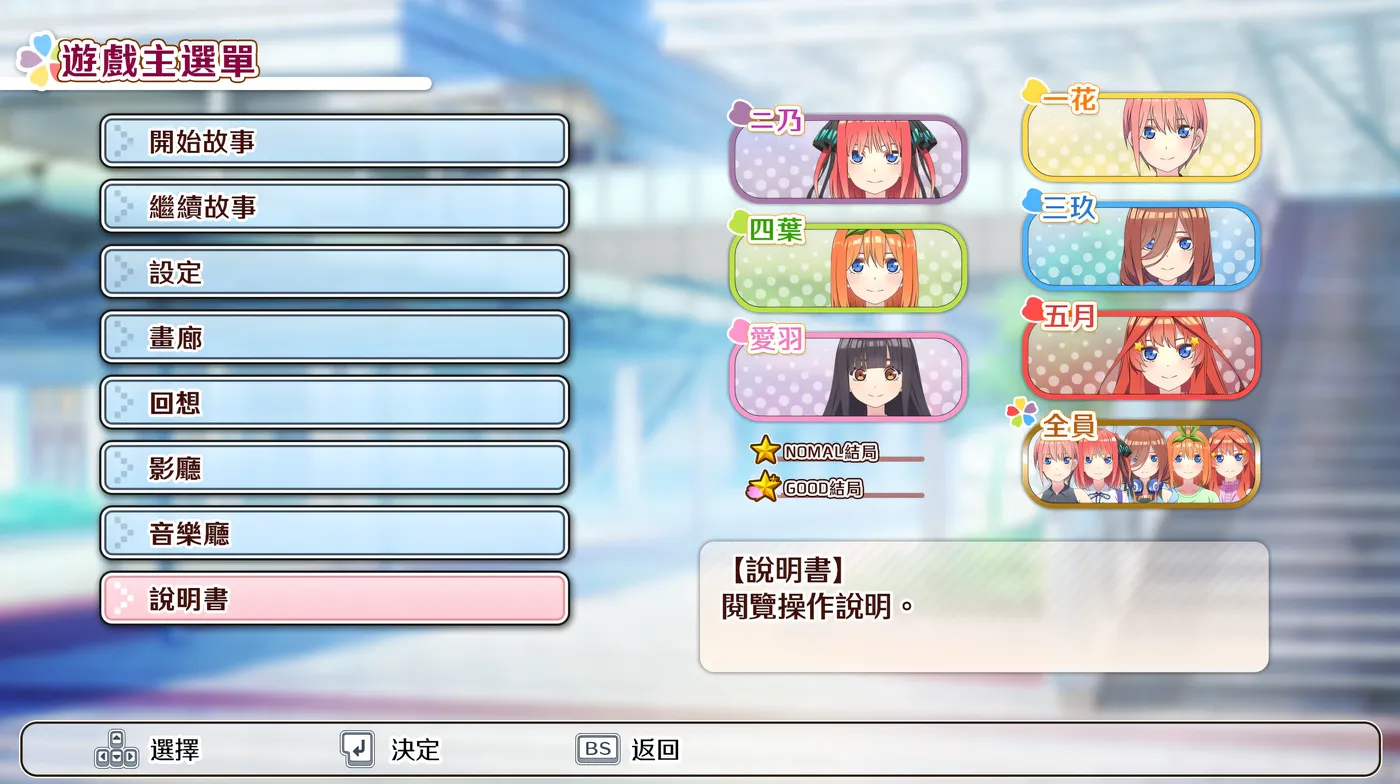
Task: Click the BS key icon beside 返回
Action: pyautogui.click(x=596, y=748)
